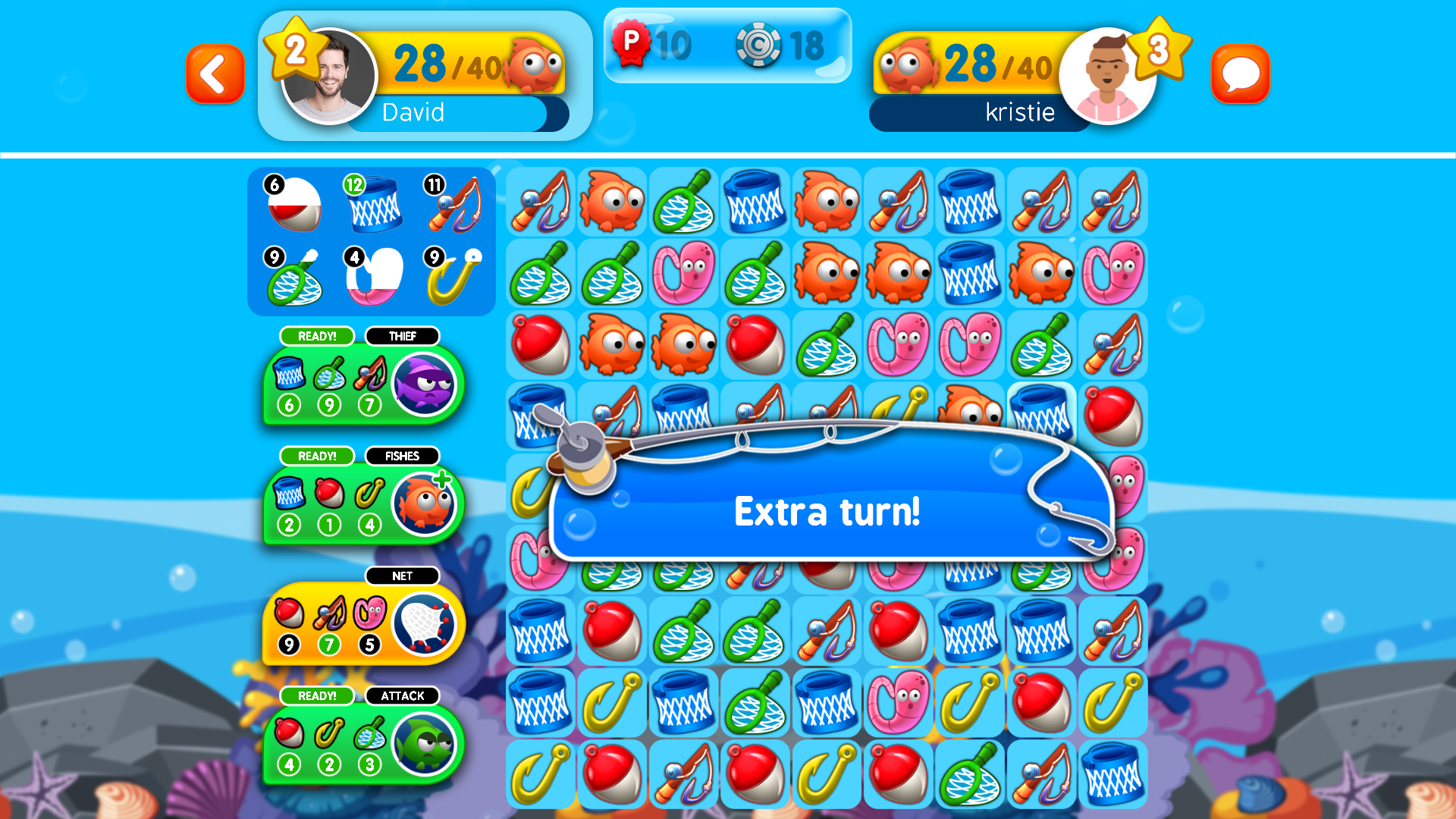Open the chat bubble next to kristie
This screenshot has width=1456, height=819.
tap(1241, 73)
